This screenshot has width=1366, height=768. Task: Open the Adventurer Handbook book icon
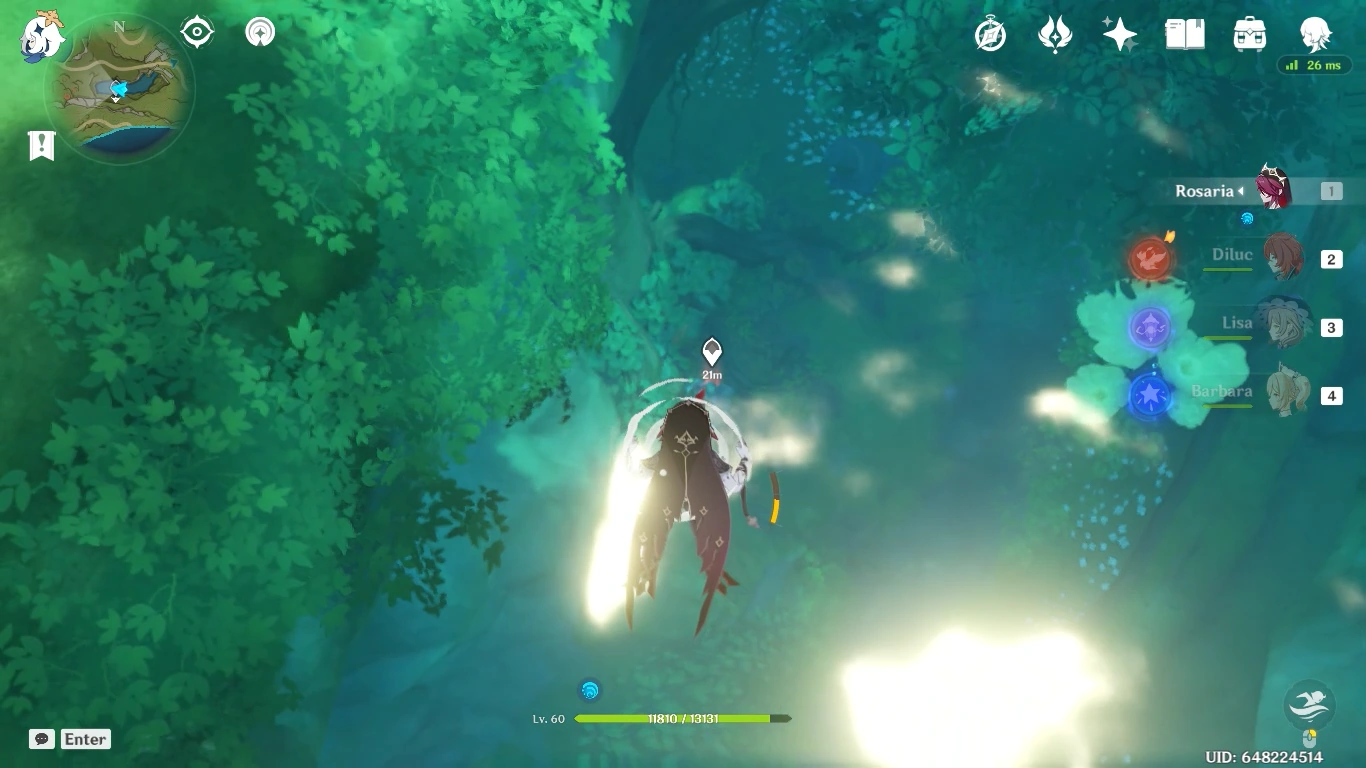[1184, 33]
